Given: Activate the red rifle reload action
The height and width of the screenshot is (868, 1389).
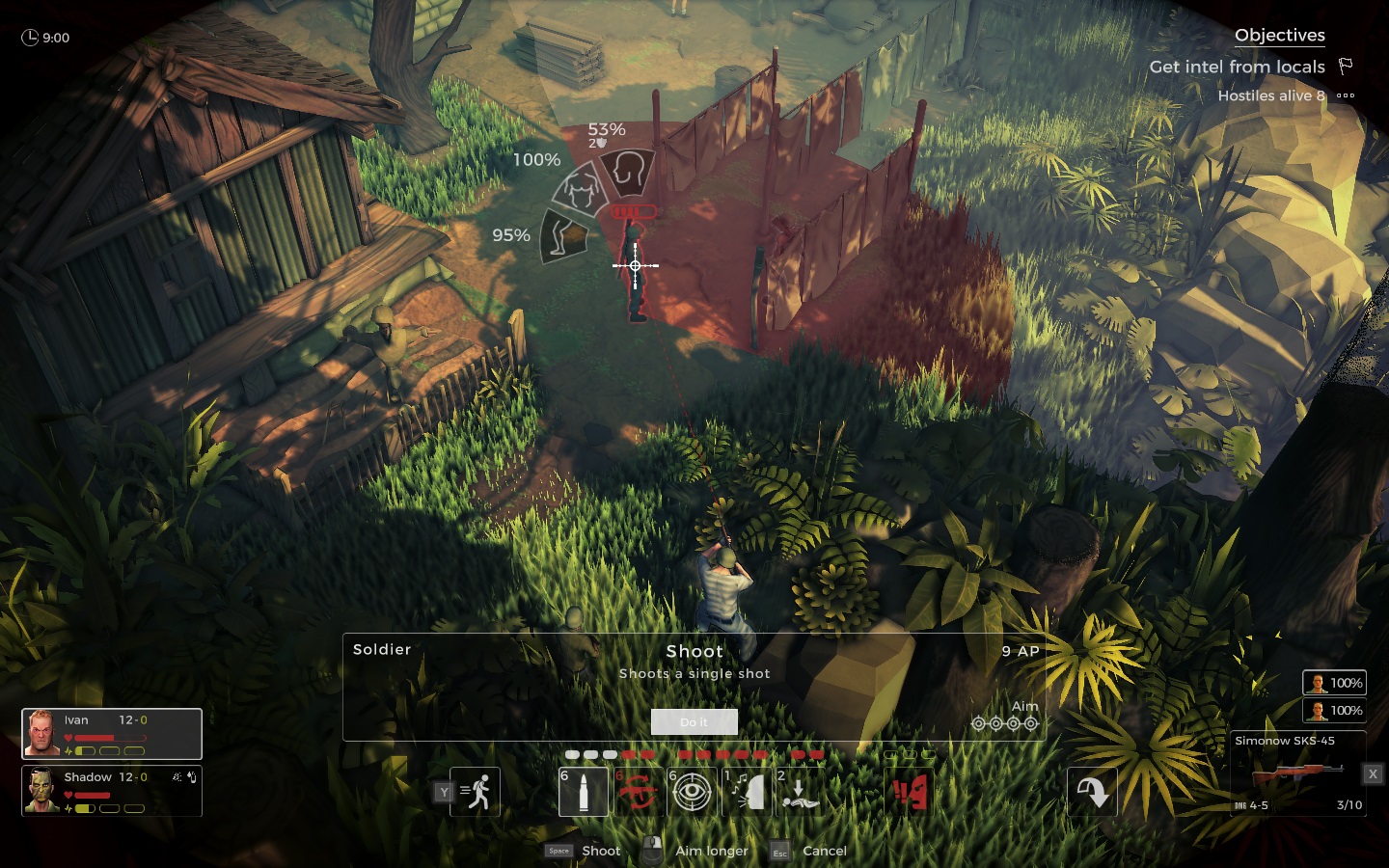Looking at the screenshot, I should point(637,792).
